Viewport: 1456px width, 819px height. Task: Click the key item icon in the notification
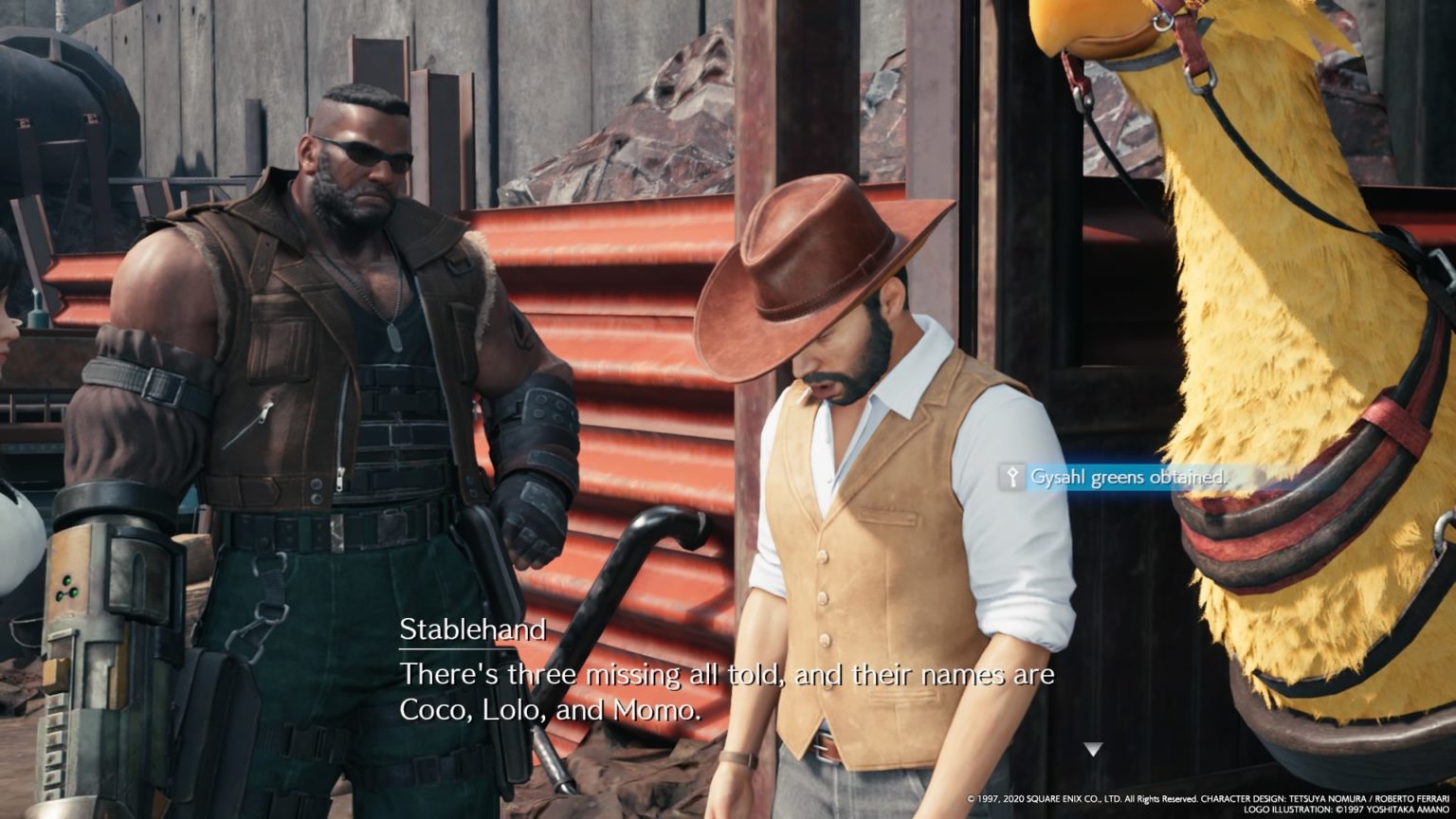point(1013,478)
